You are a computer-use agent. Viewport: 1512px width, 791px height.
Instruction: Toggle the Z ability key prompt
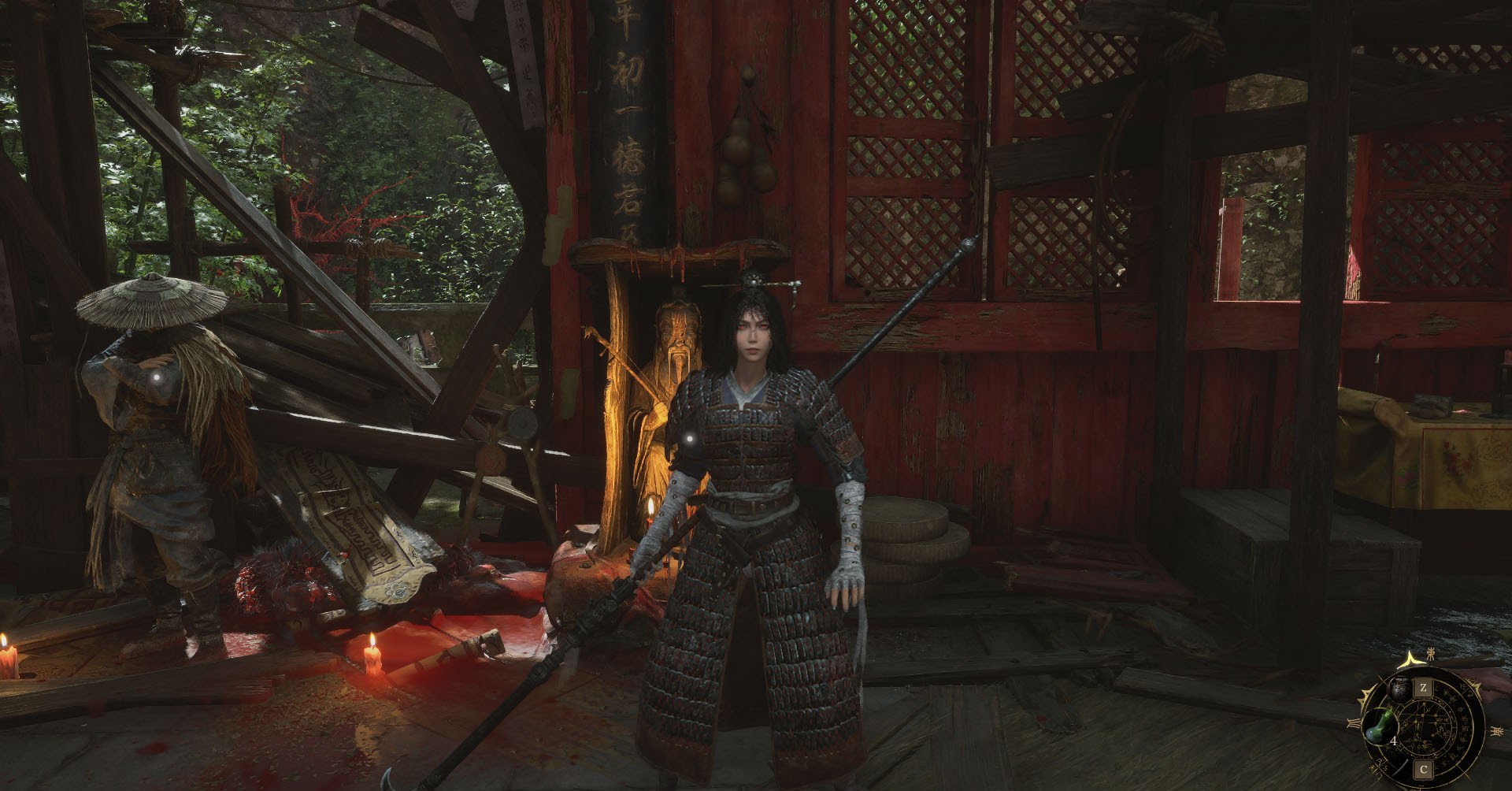(x=1424, y=687)
